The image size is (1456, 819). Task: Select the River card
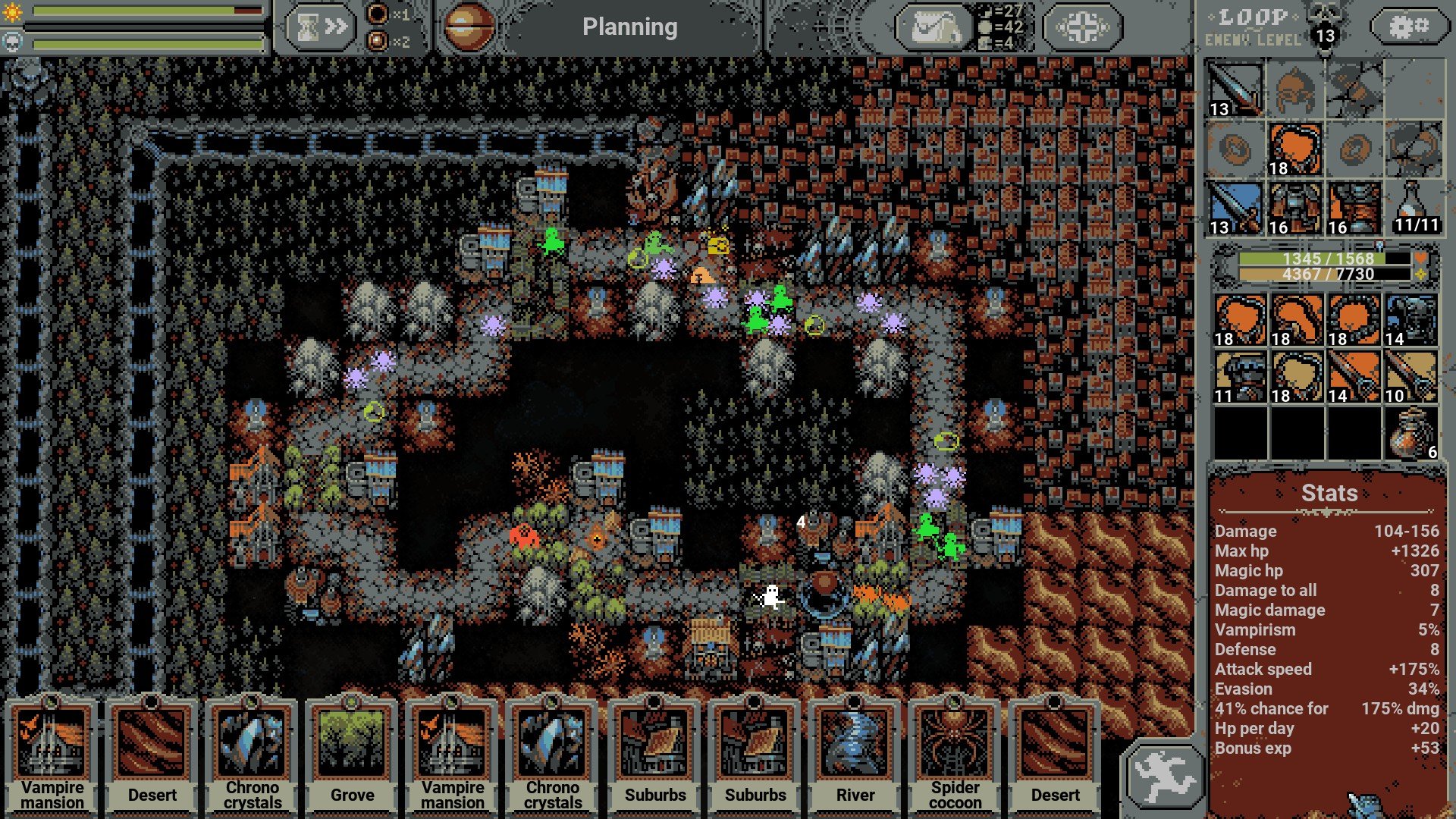click(x=855, y=755)
